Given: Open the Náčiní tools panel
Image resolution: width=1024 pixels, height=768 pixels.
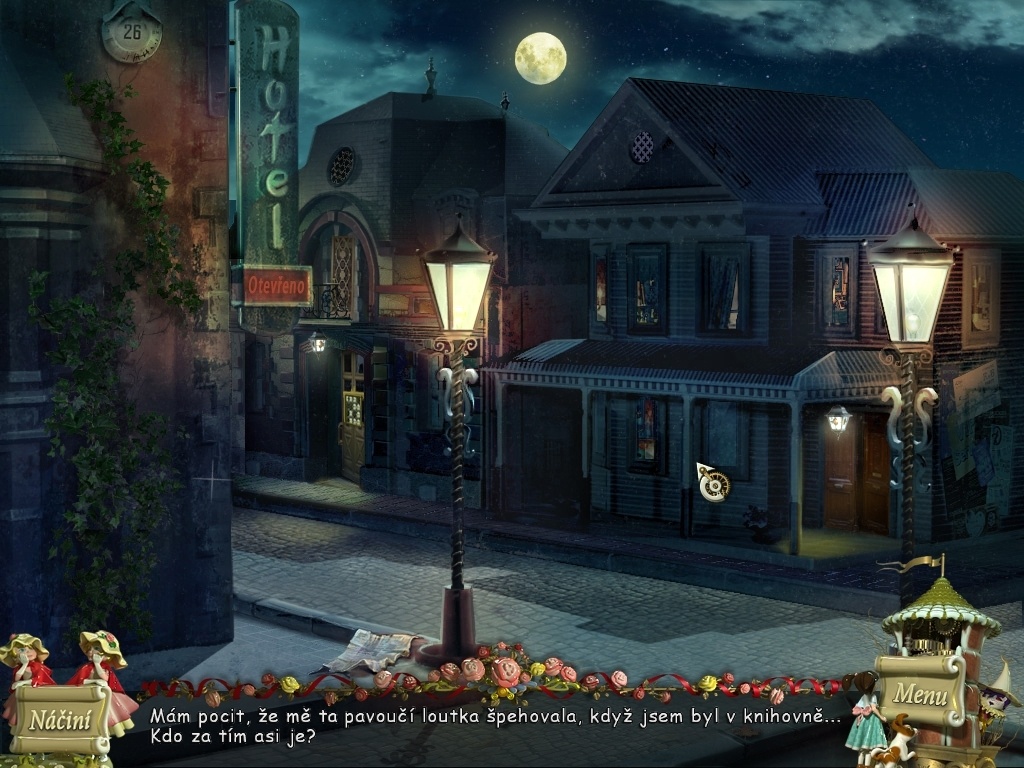Looking at the screenshot, I should click(x=60, y=719).
